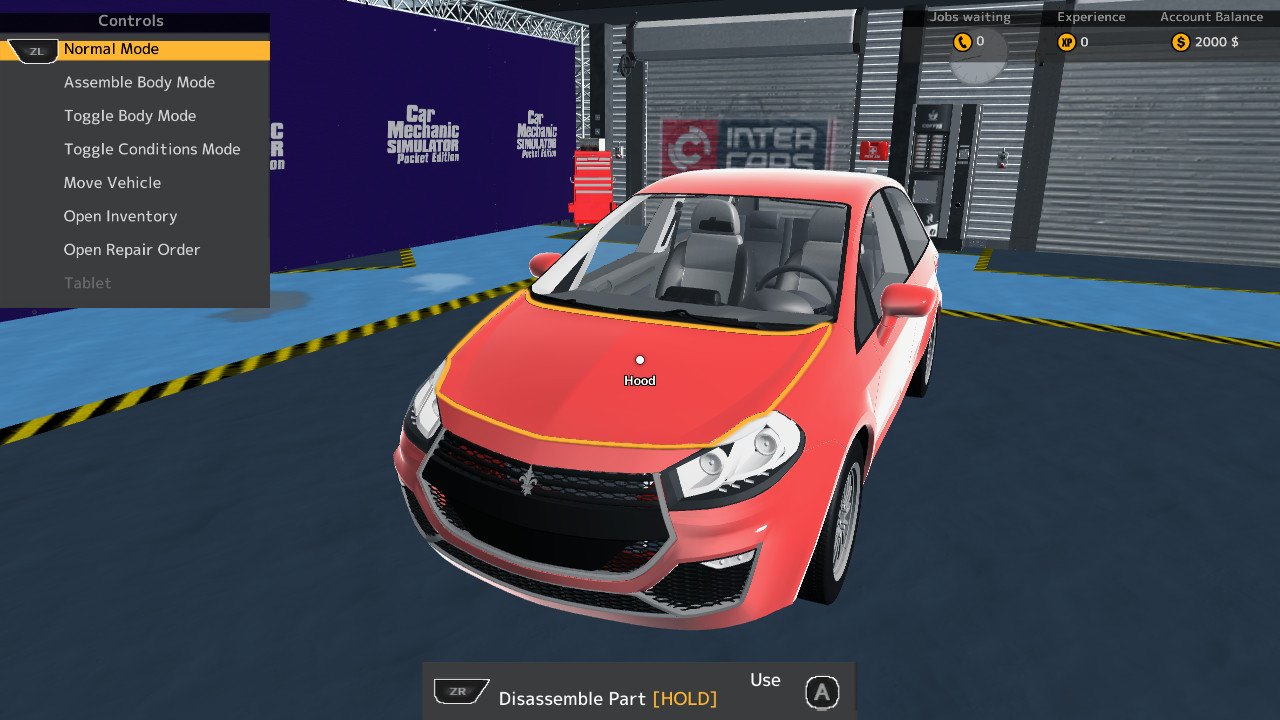Switch to Assemble Body Mode
The width and height of the screenshot is (1280, 720).
[x=139, y=82]
